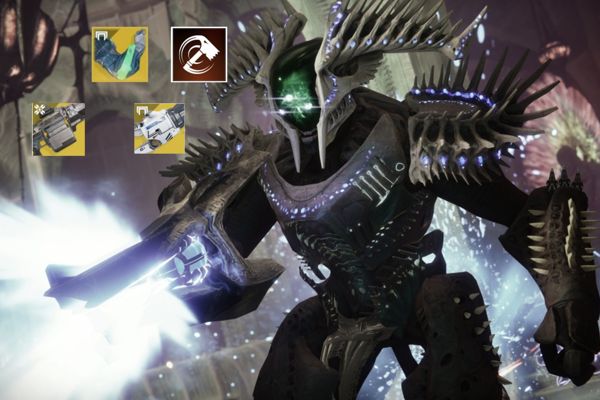The height and width of the screenshot is (400, 600).
Task: Select the exotic gauntlets armor icon
Action: (119, 54)
